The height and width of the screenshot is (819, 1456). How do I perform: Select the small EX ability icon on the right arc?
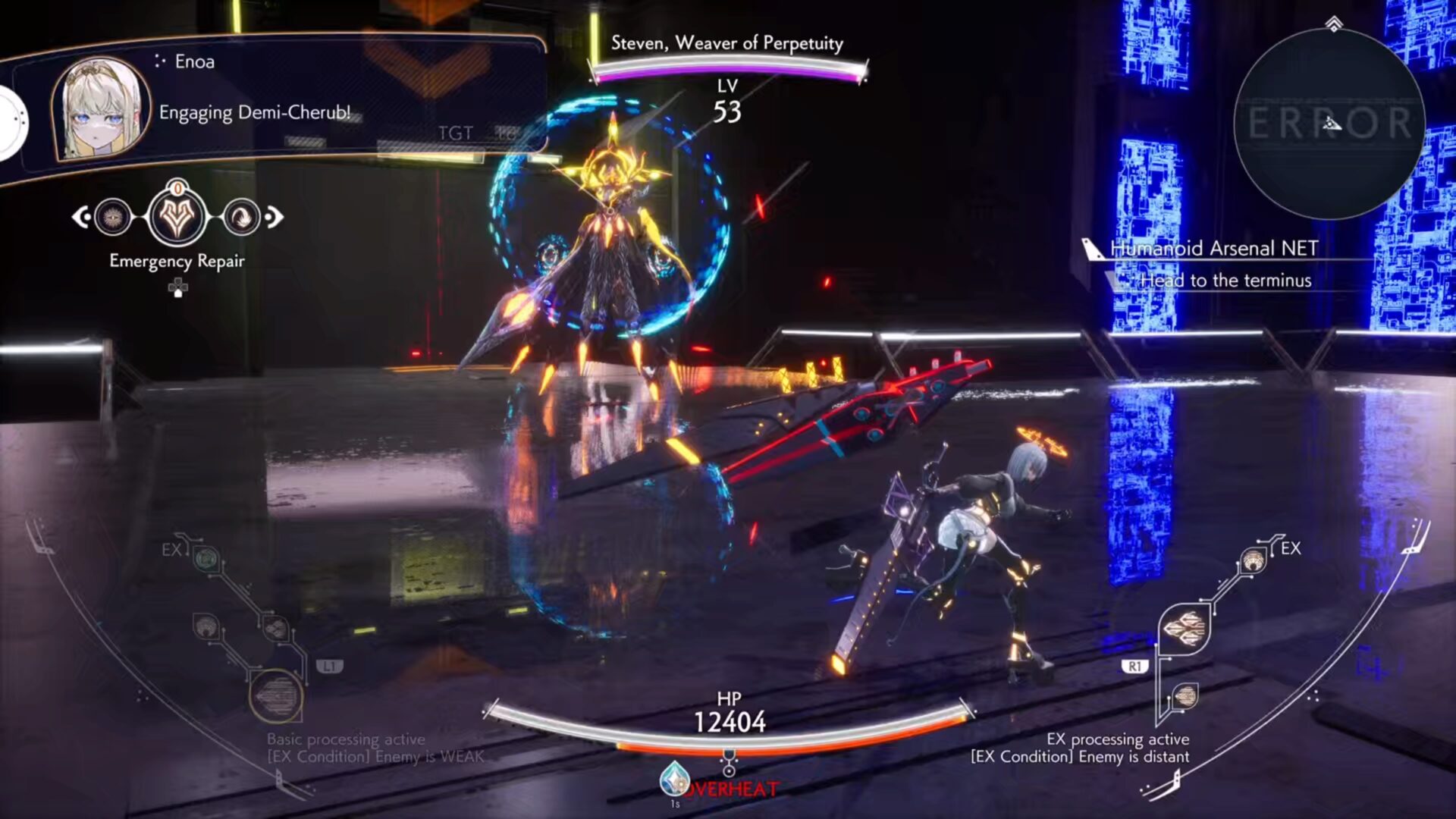tap(1254, 559)
